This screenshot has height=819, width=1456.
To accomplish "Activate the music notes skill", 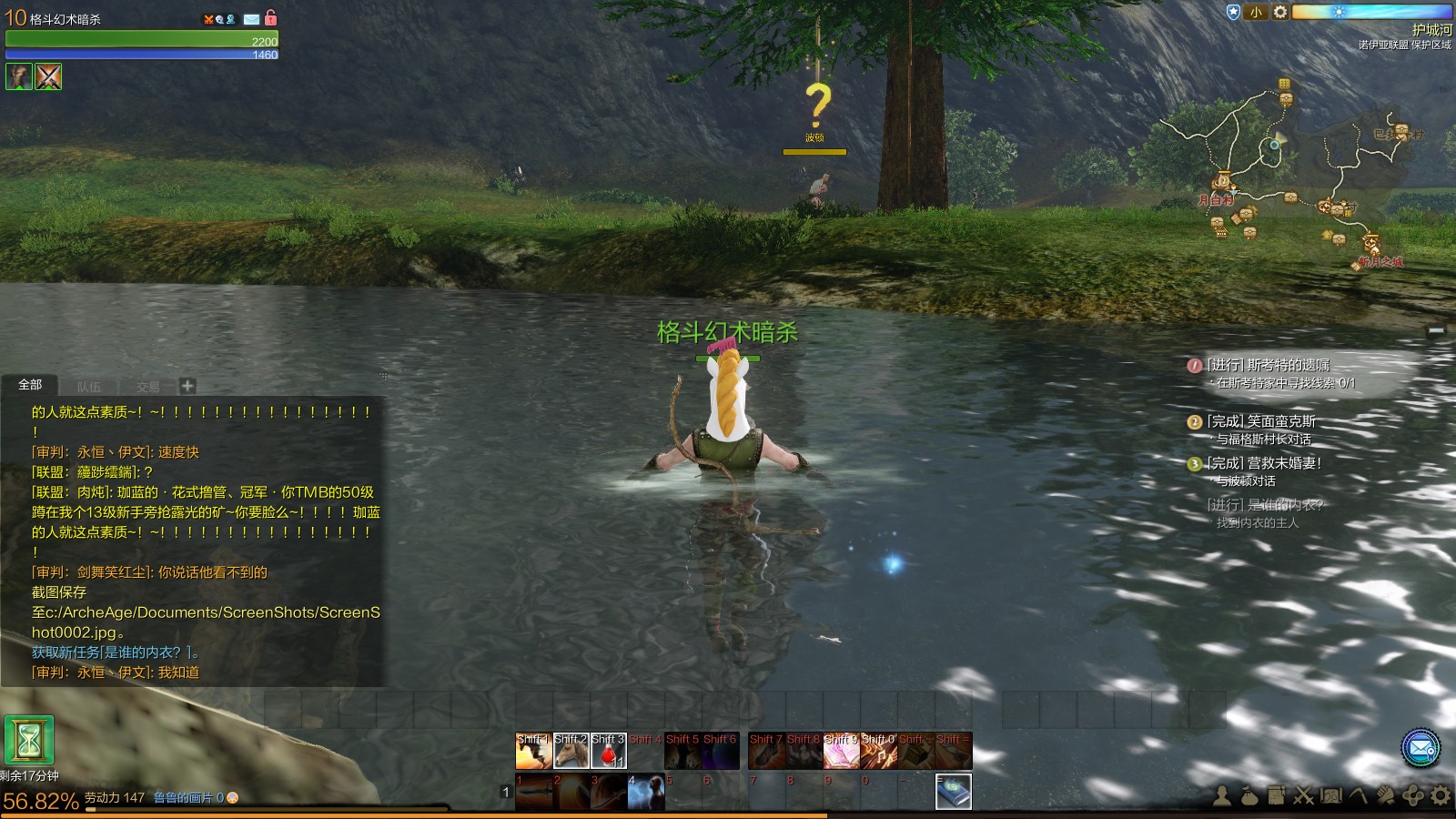I will [878, 752].
